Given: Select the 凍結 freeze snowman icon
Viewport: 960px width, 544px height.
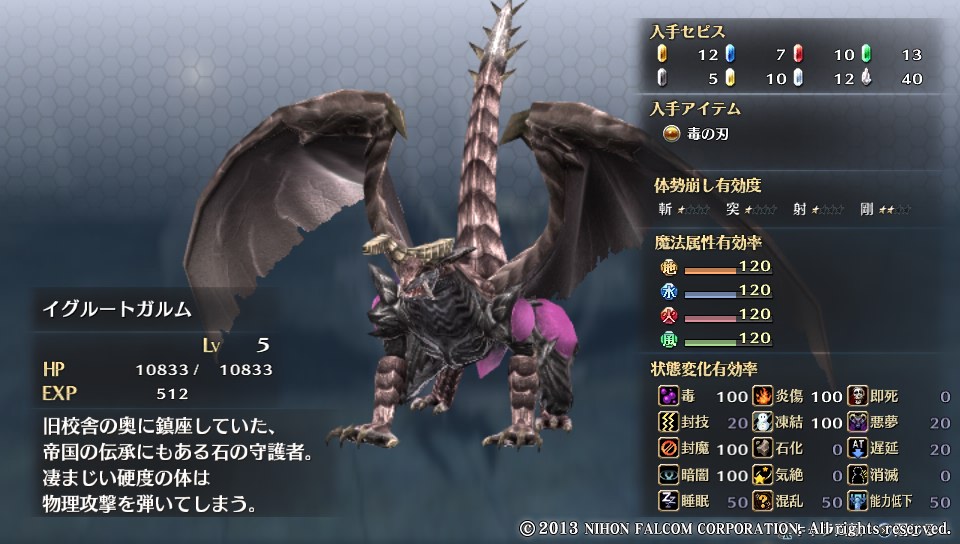Looking at the screenshot, I should (x=763, y=423).
